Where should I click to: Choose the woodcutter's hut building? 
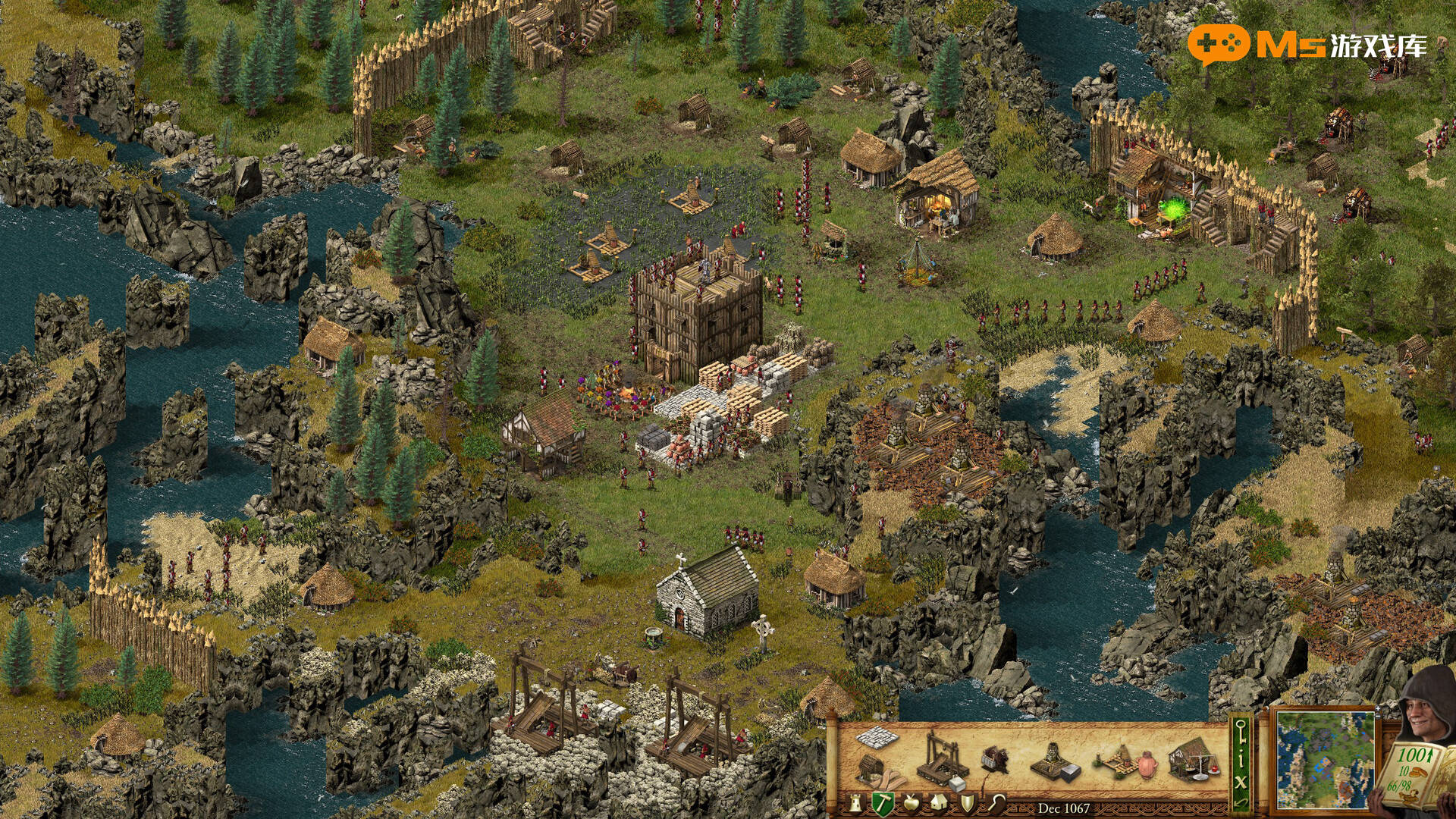[x=874, y=769]
